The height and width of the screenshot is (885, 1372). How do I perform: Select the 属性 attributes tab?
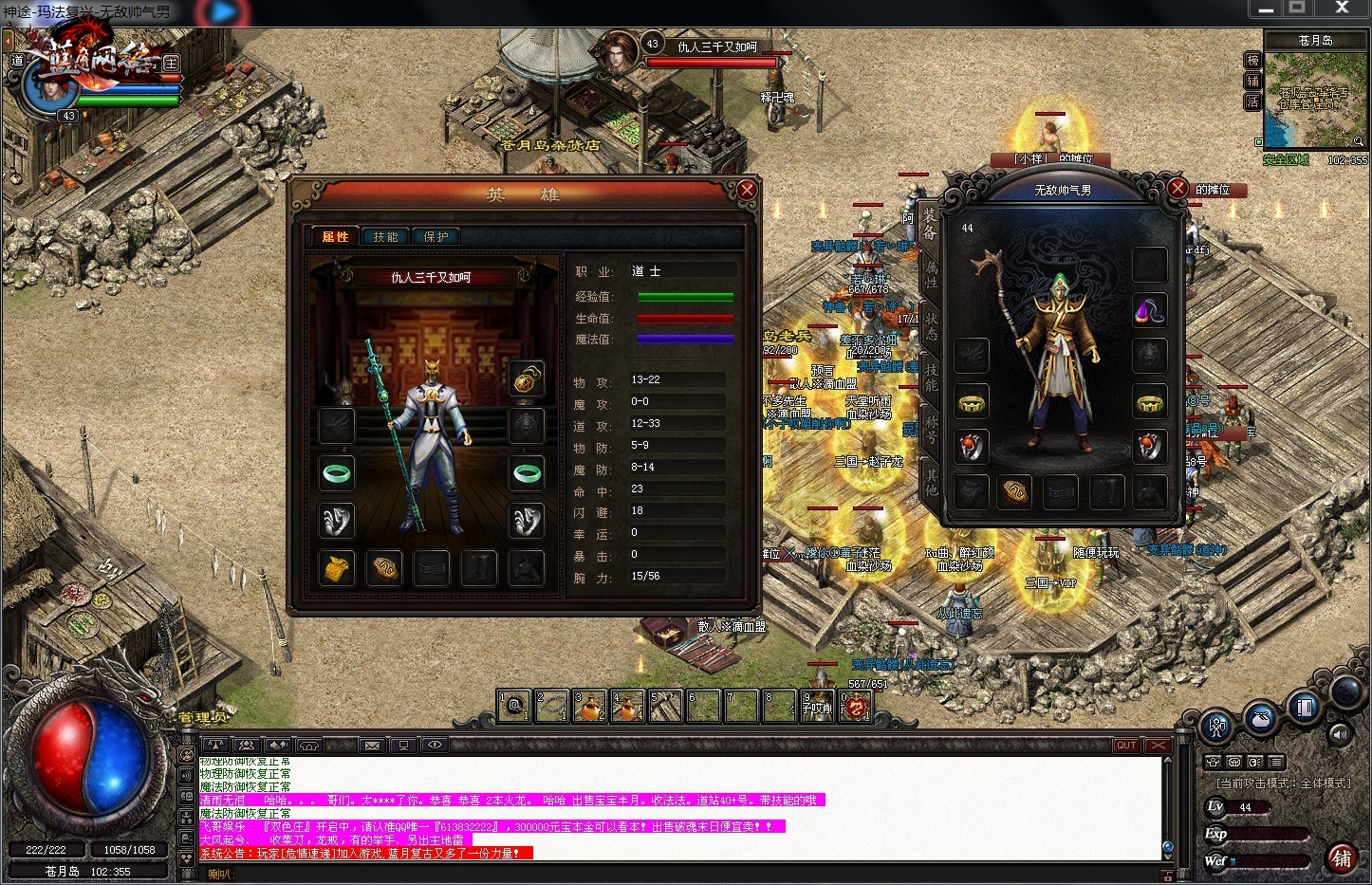[335, 236]
